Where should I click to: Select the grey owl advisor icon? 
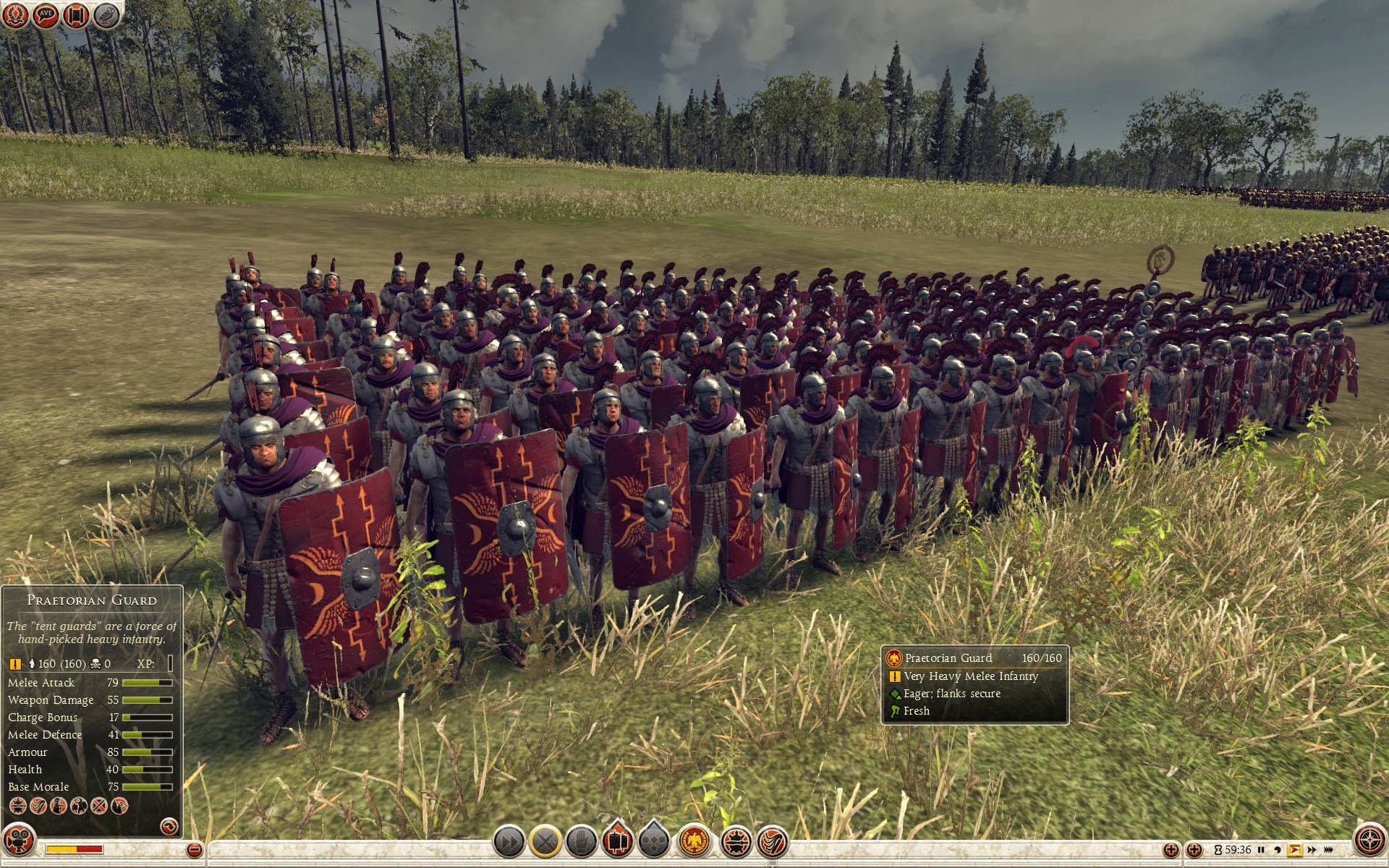(106, 14)
